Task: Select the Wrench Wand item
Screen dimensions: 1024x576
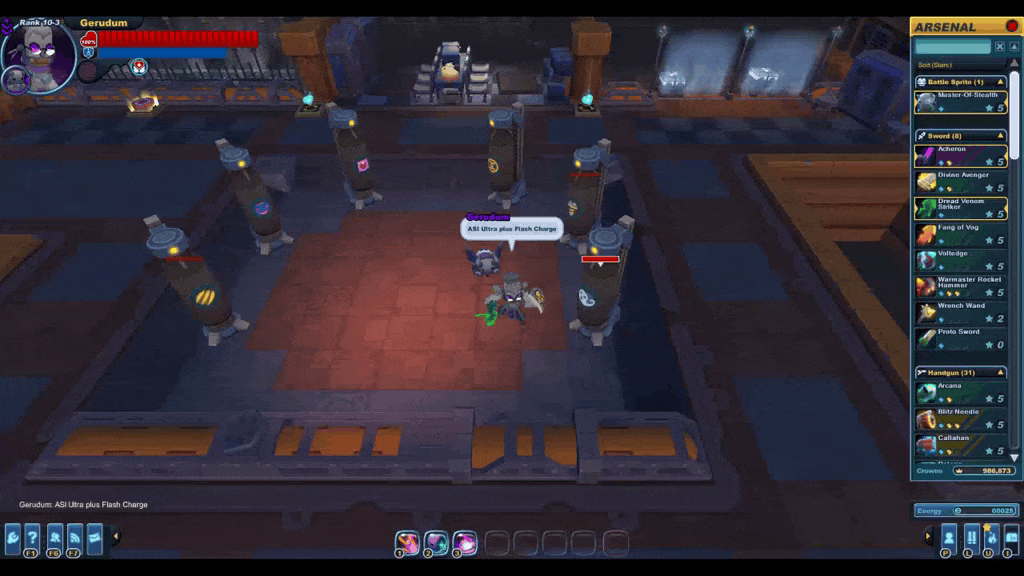Action: 960,312
